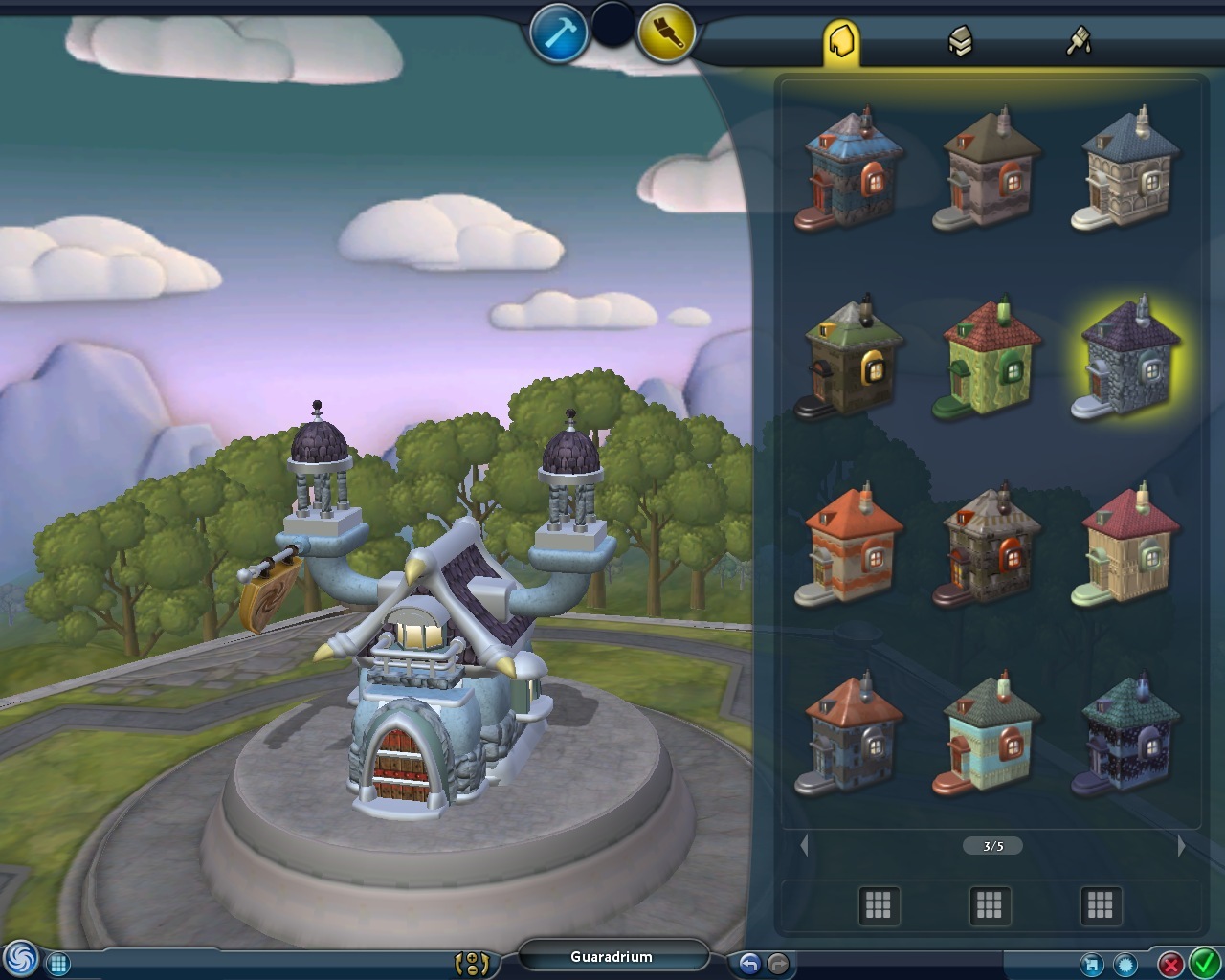Undo the last edit
The height and width of the screenshot is (980, 1225).
pyautogui.click(x=749, y=964)
